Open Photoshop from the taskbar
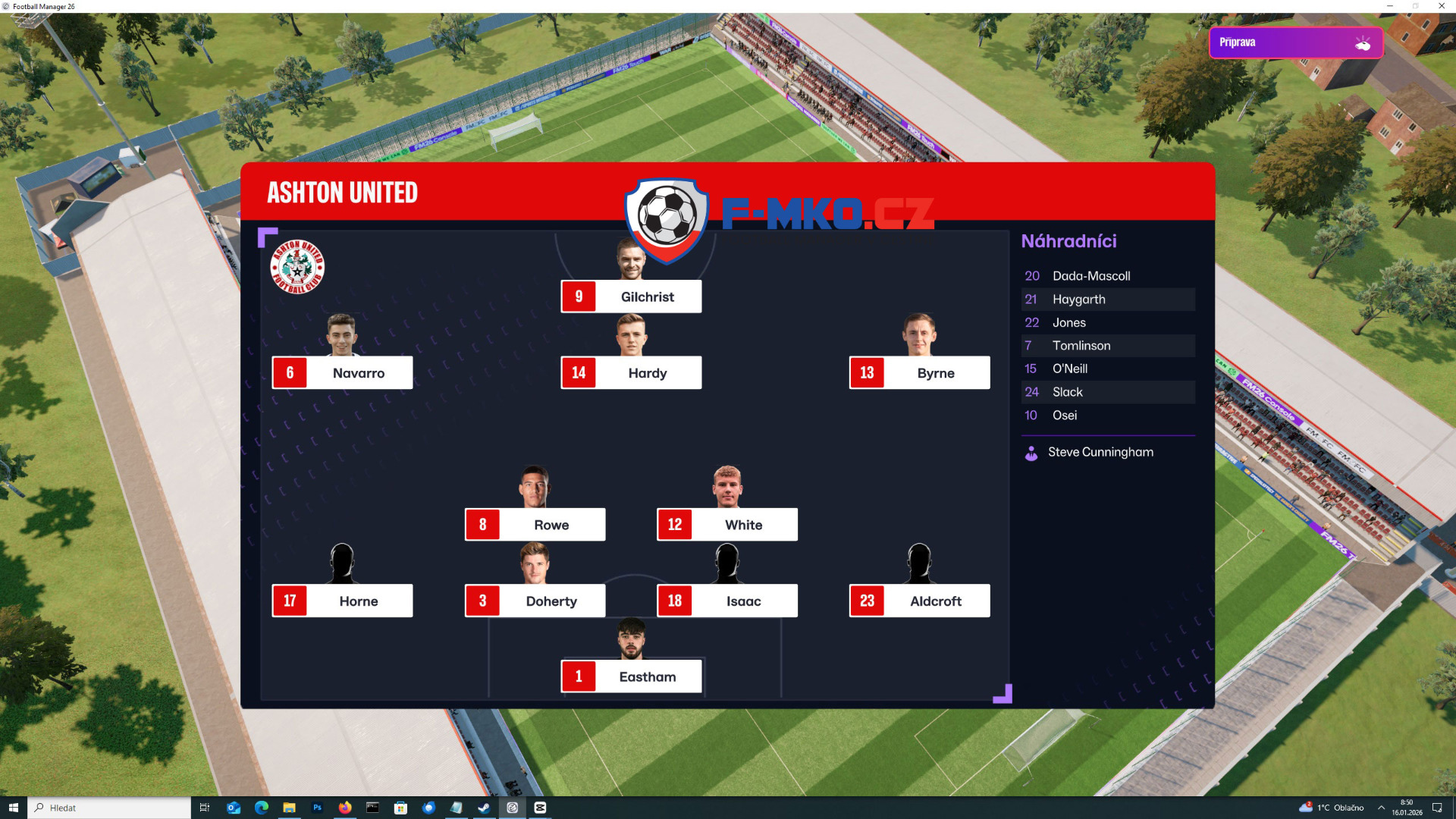The image size is (1456, 819). pyautogui.click(x=318, y=808)
